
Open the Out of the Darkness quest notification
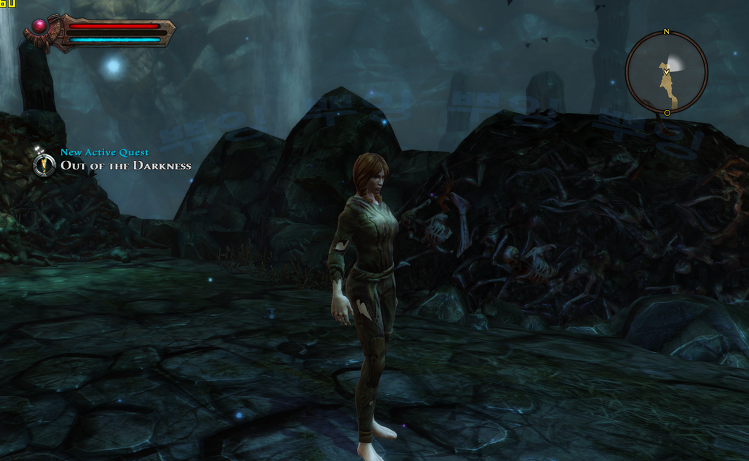(126, 165)
